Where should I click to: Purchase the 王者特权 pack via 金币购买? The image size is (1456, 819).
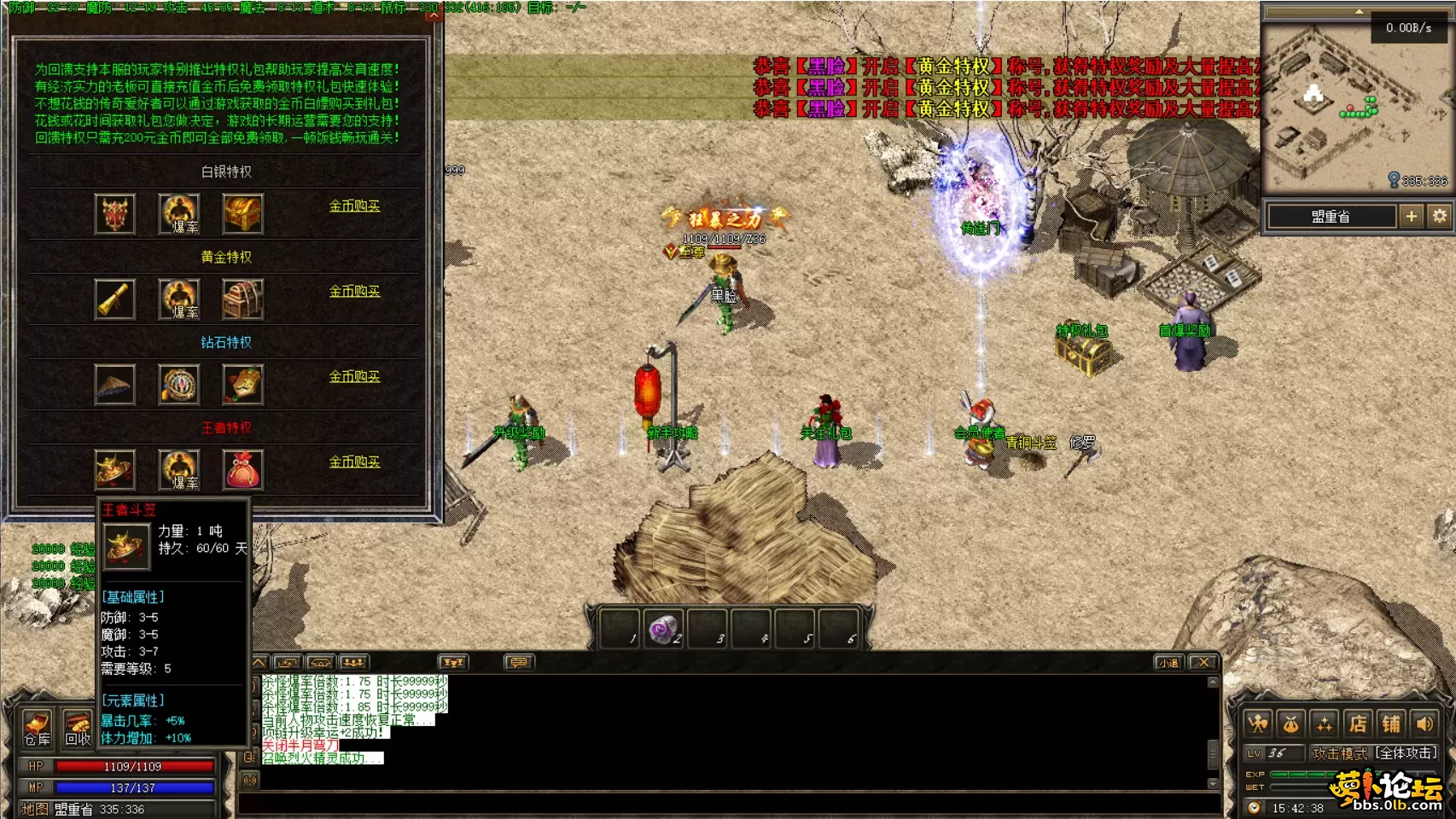click(354, 462)
